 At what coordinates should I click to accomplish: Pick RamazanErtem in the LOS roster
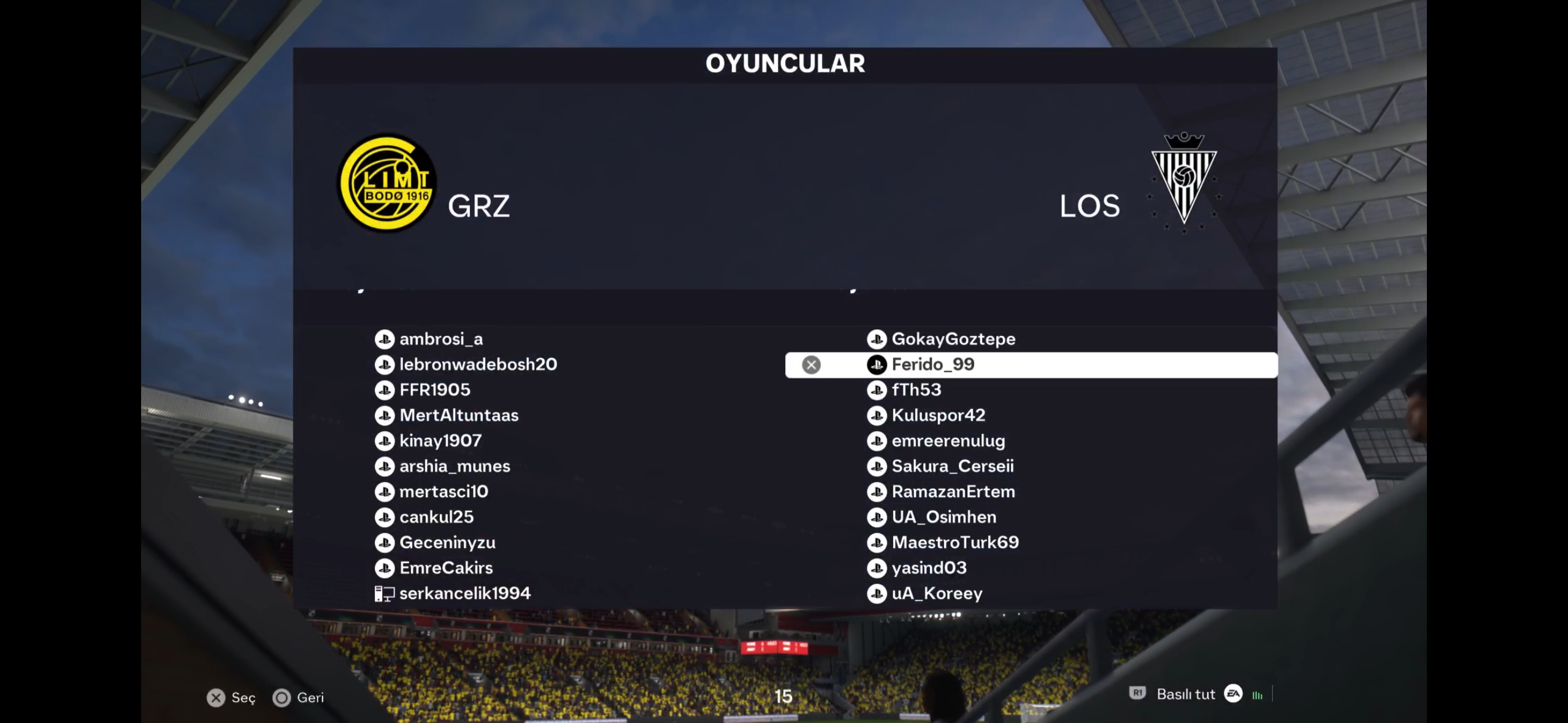pyautogui.click(x=953, y=492)
